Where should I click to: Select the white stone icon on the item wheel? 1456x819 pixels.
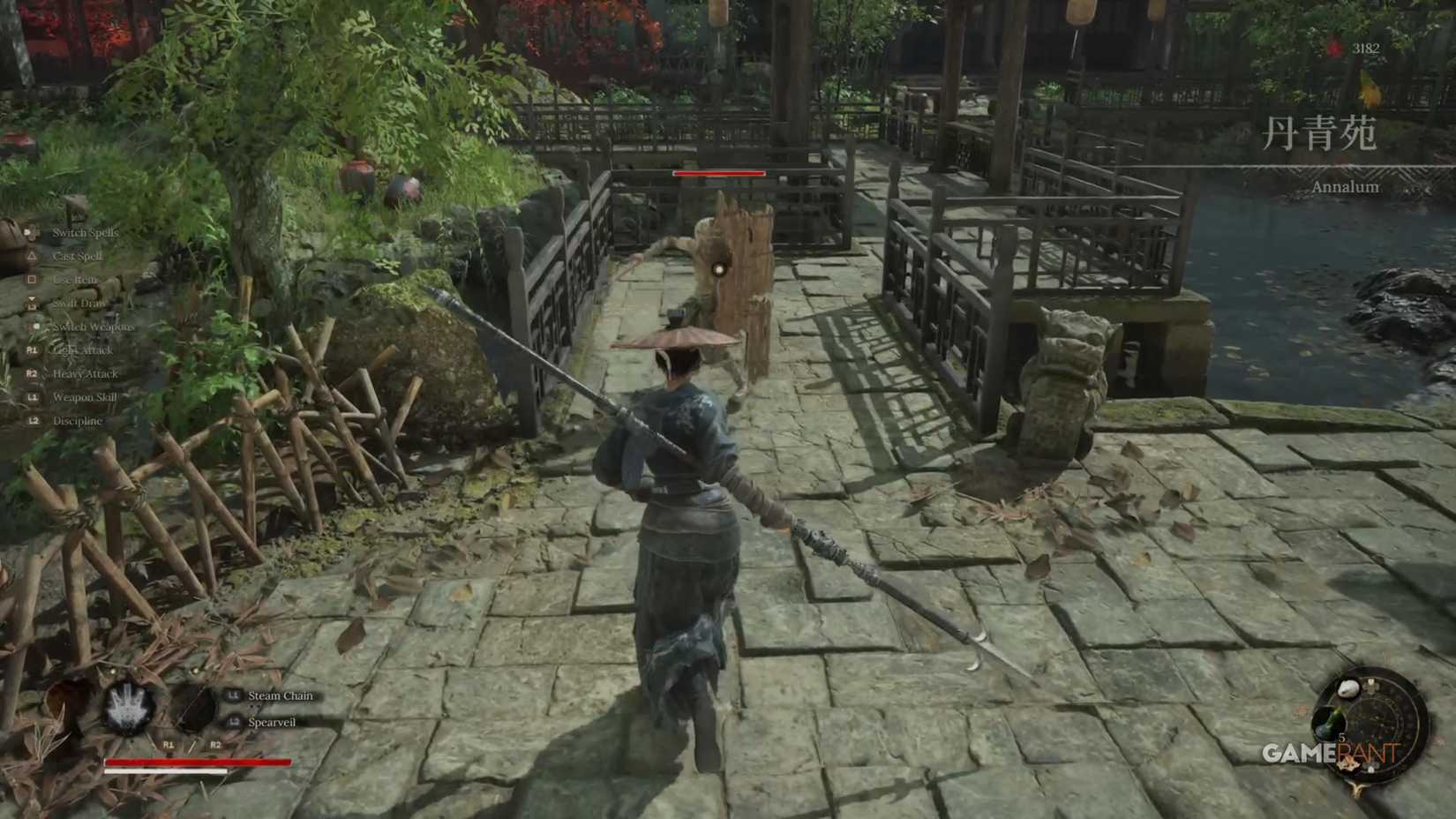(x=1349, y=688)
